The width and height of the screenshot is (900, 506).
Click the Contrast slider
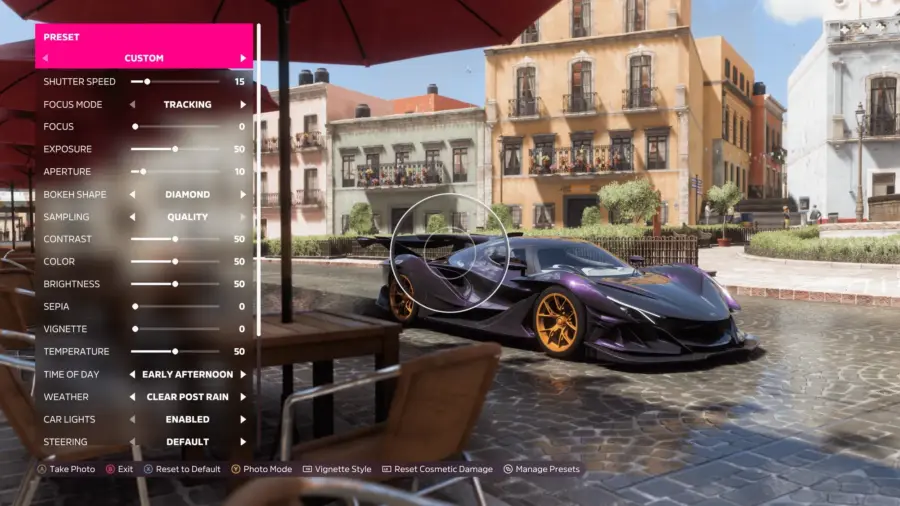tap(175, 239)
